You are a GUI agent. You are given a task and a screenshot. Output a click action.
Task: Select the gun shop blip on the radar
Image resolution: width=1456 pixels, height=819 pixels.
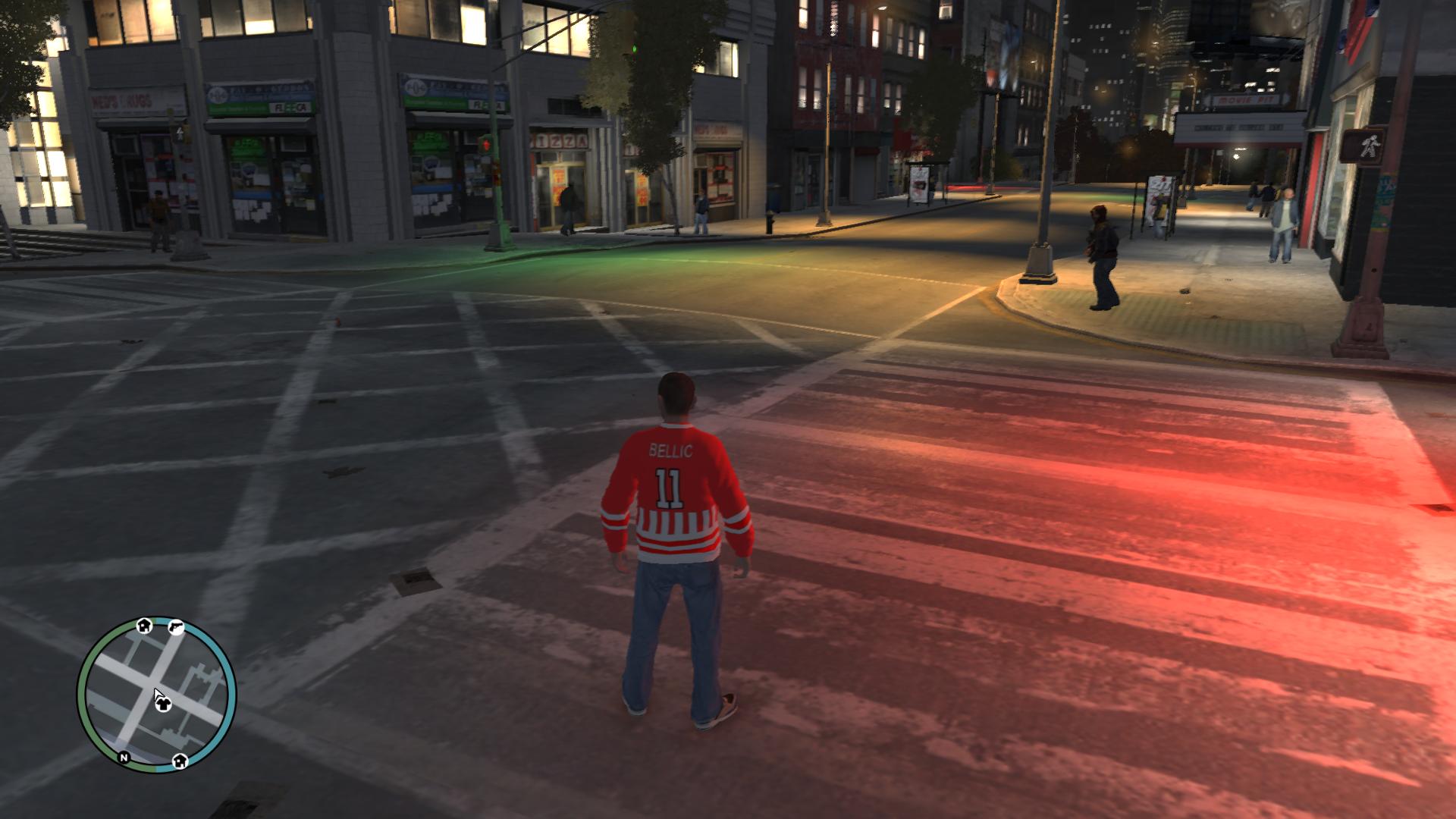(176, 627)
